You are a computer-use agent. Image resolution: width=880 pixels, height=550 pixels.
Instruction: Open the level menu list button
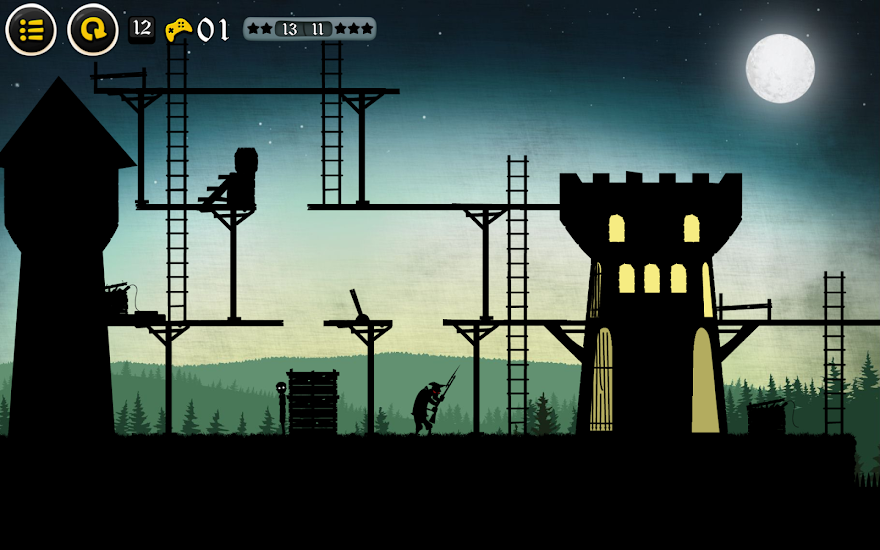31,30
